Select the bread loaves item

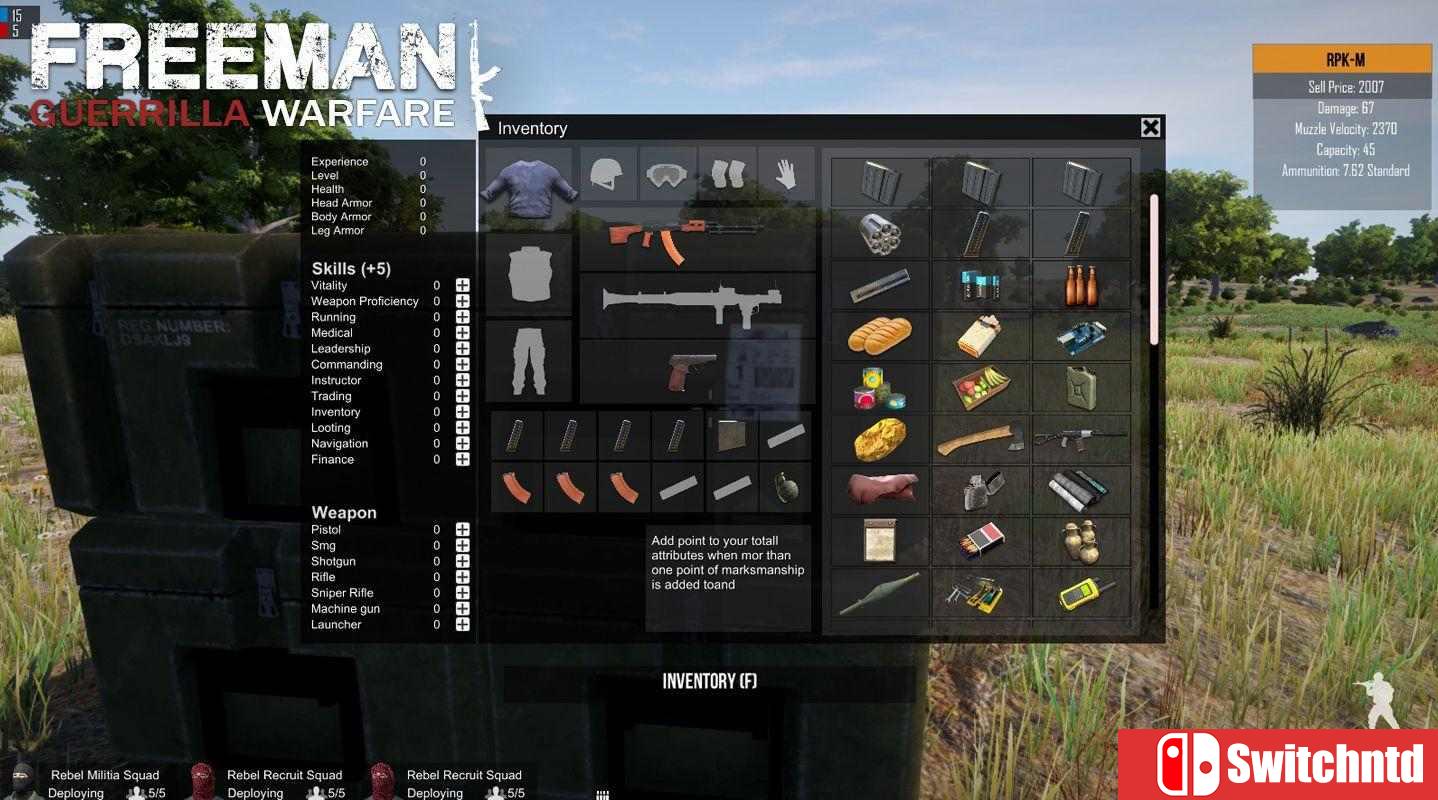(878, 336)
